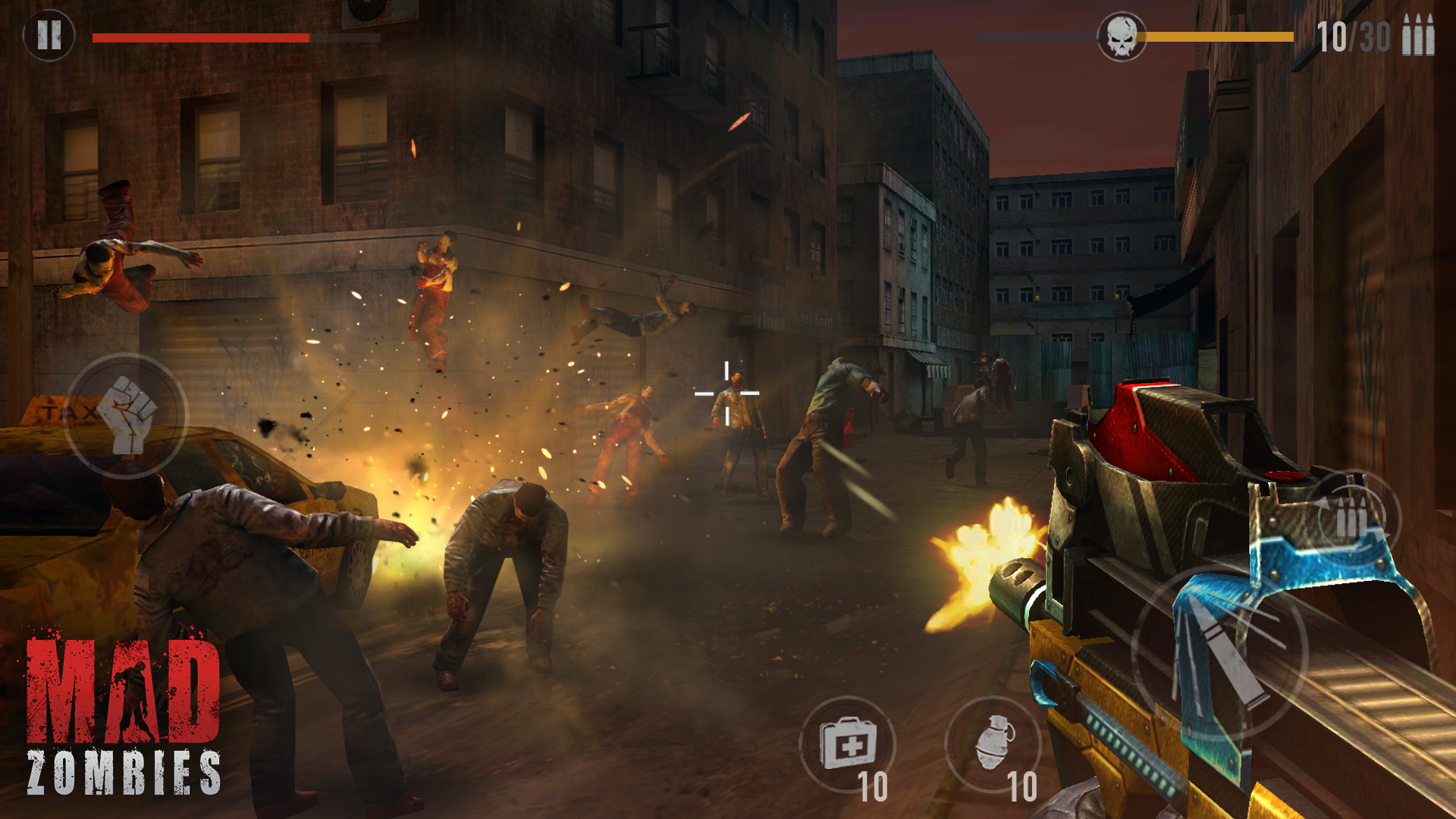Trigger the fist melee attack button
The width and height of the screenshot is (1456, 819).
tap(126, 415)
